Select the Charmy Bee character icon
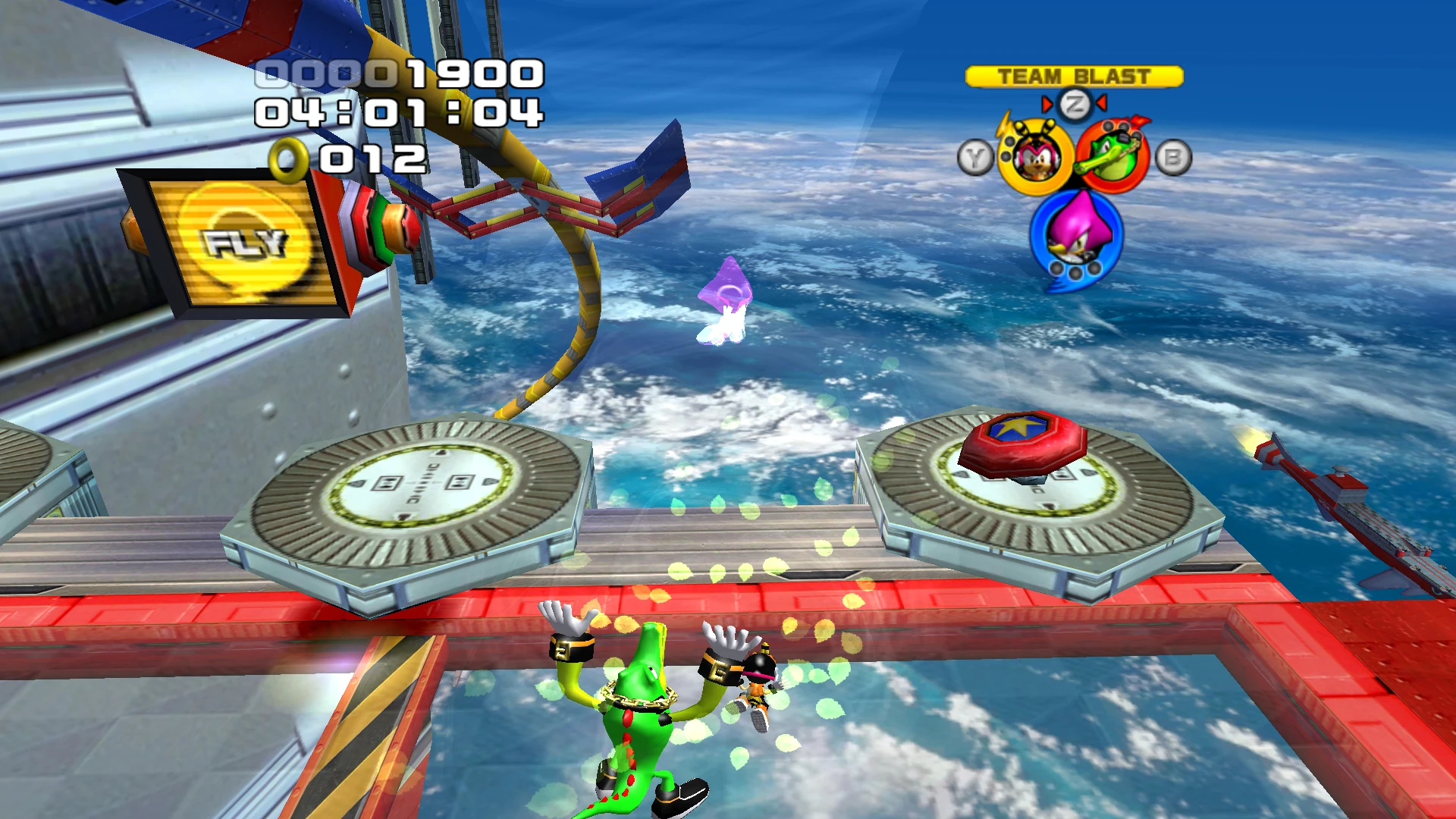 click(1036, 158)
